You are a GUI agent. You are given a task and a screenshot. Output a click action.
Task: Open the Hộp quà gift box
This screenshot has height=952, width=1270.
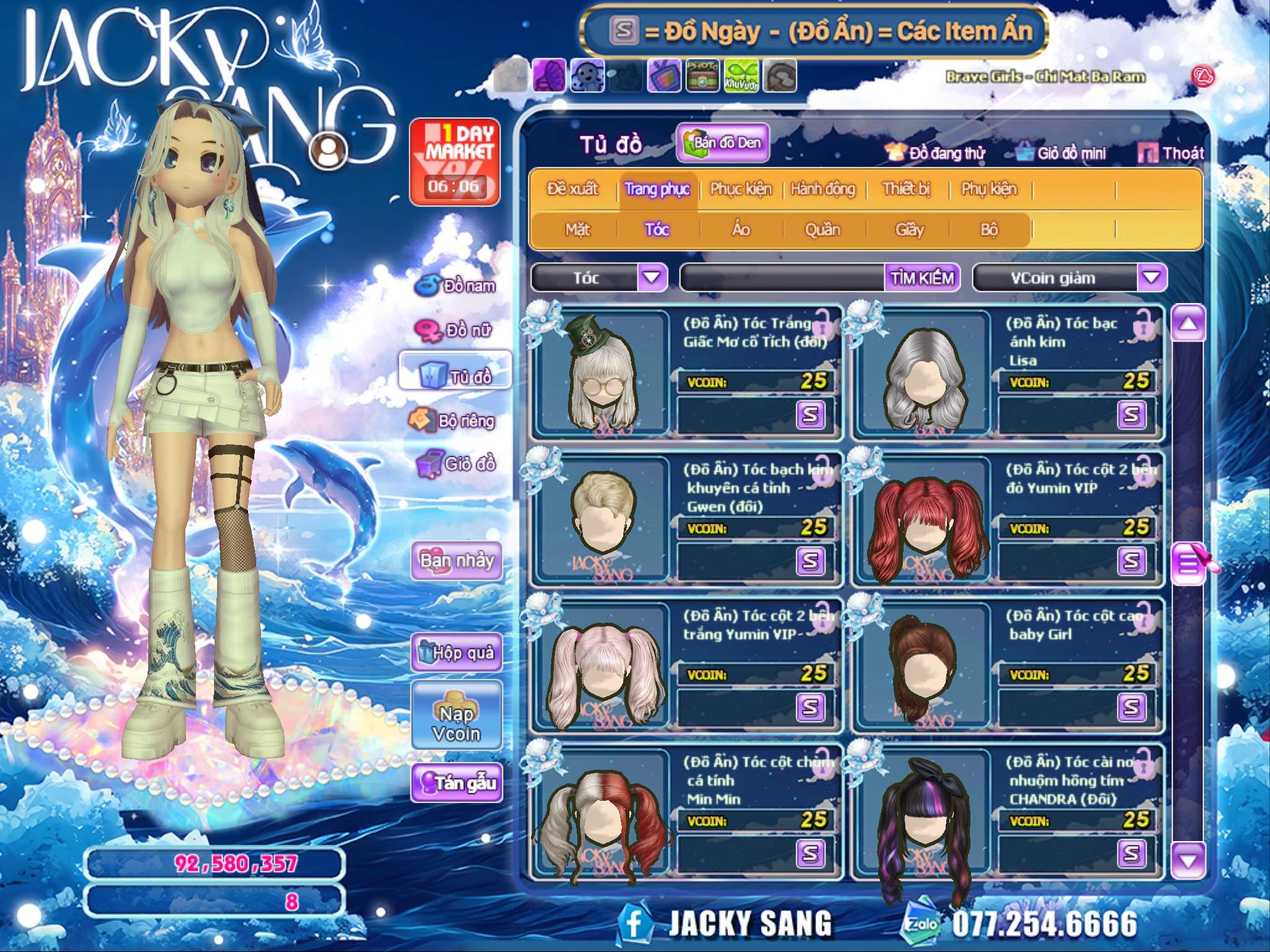coord(456,652)
